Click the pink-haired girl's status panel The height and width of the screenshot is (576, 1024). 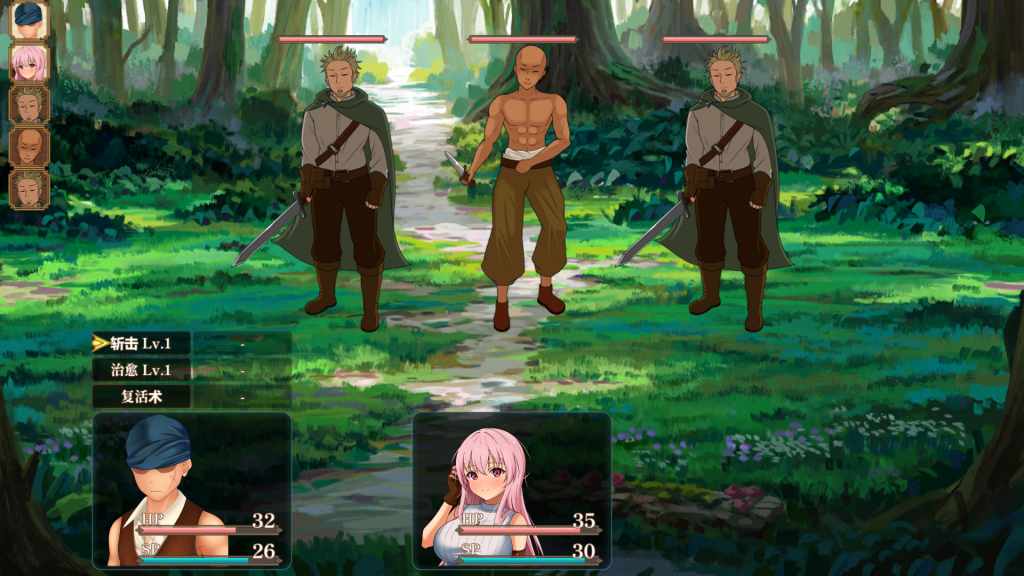tap(511, 490)
